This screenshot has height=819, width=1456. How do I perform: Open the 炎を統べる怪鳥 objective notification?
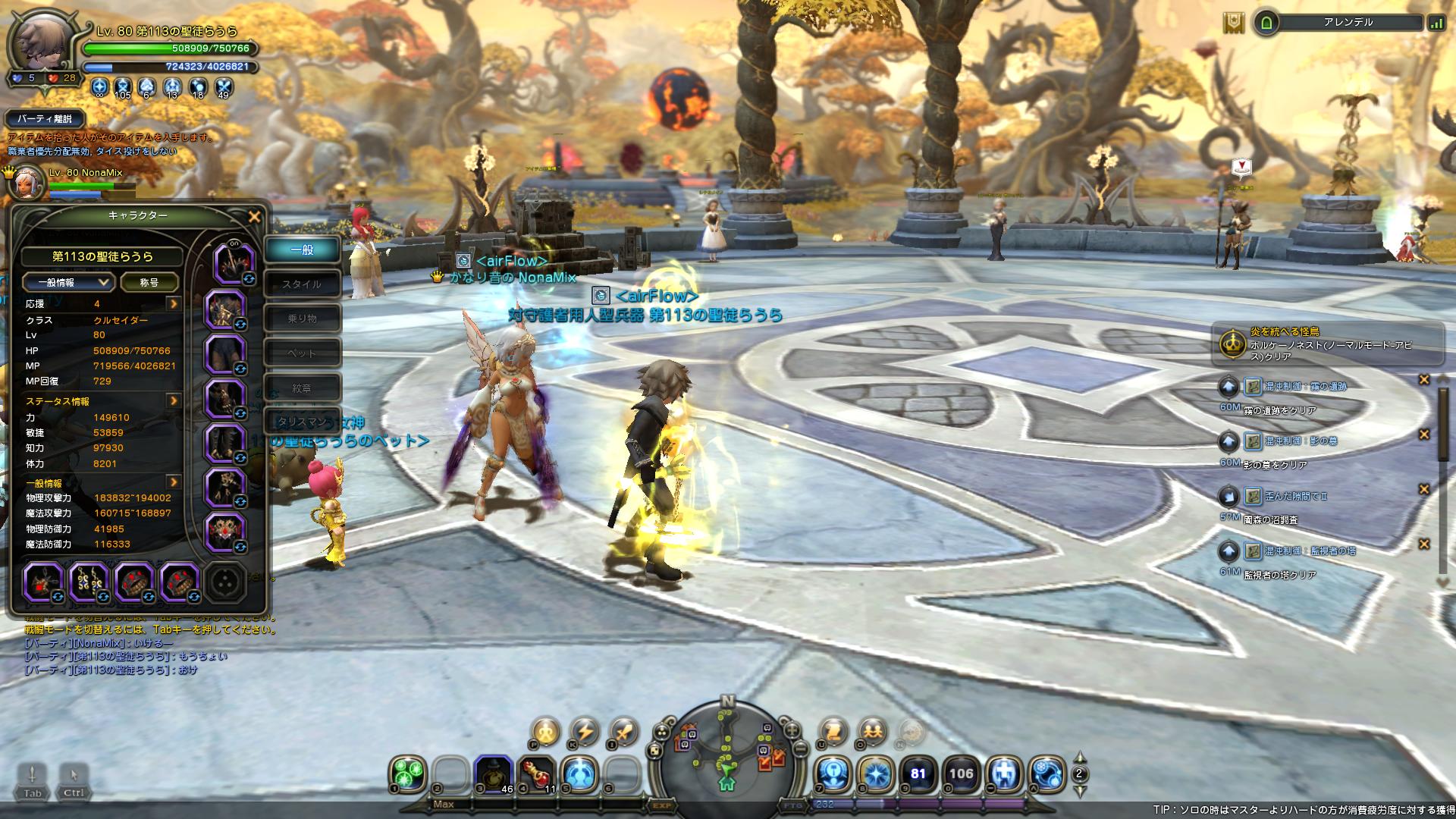click(x=1327, y=344)
